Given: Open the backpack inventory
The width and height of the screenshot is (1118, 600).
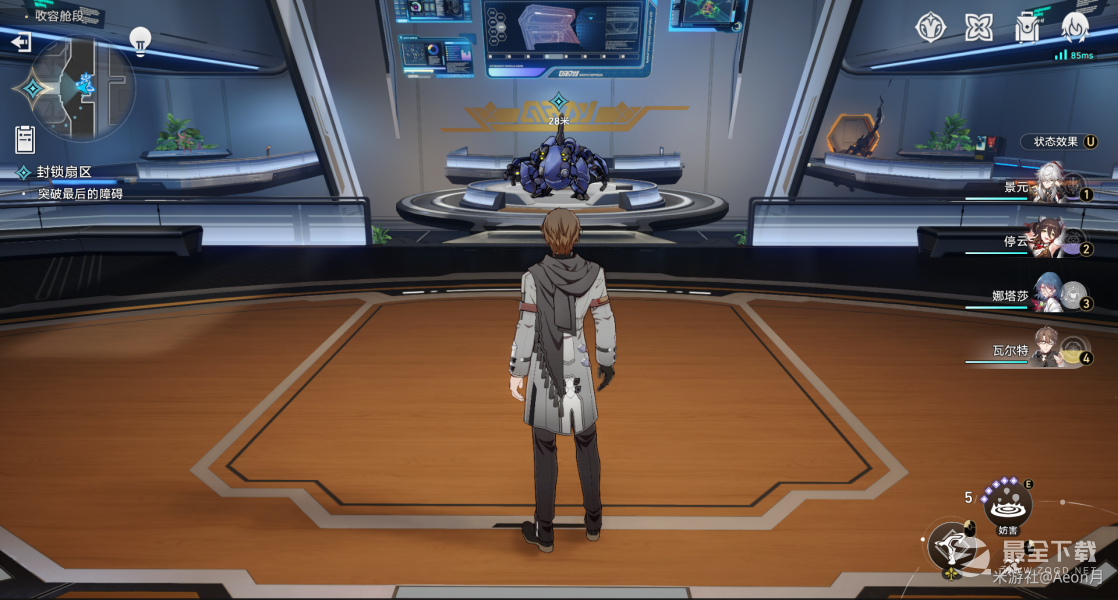Looking at the screenshot, I should [1027, 27].
